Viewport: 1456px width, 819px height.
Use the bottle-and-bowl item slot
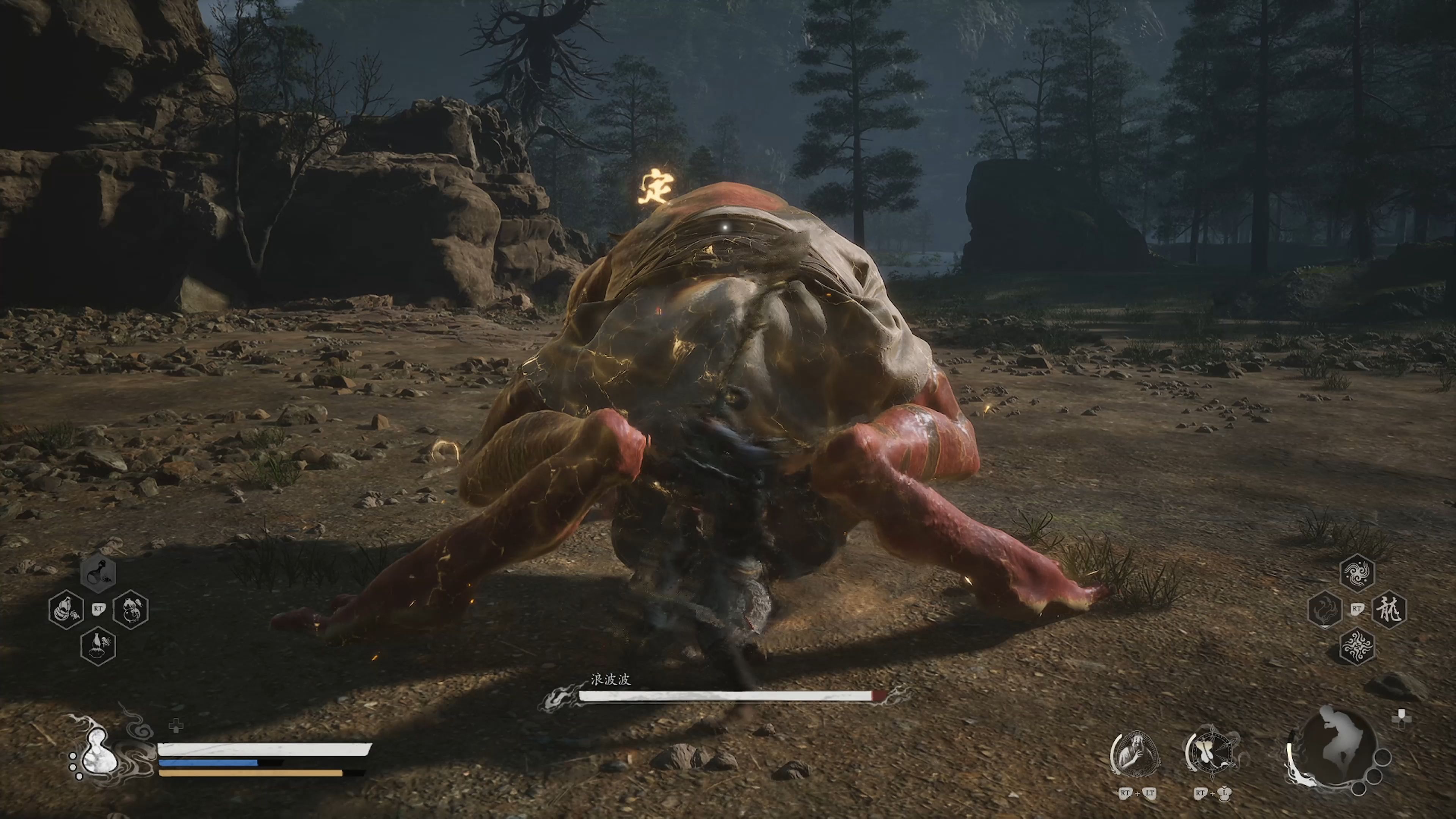click(x=98, y=645)
